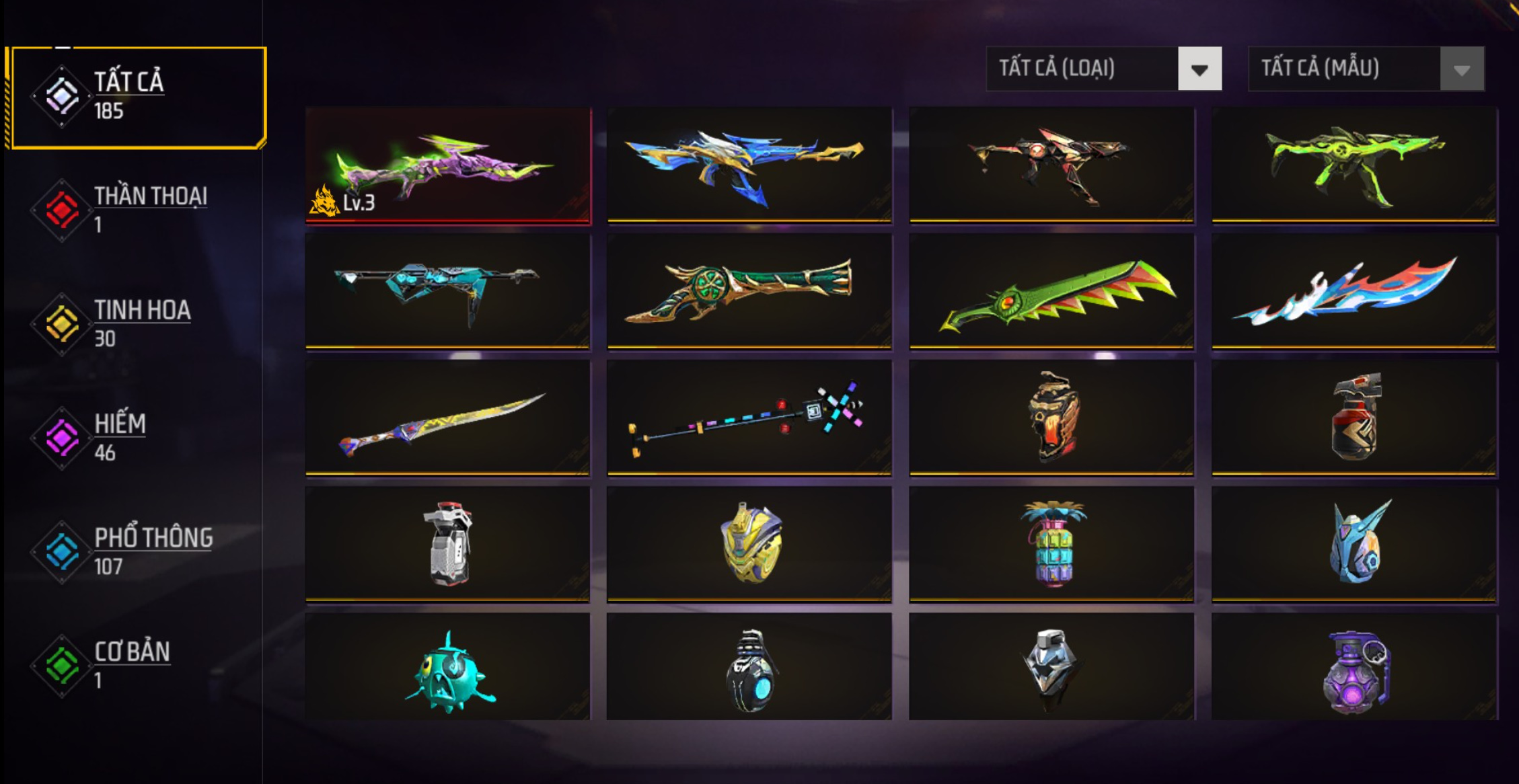Show the Hiếm rarity items
The image size is (1519, 784).
138,438
